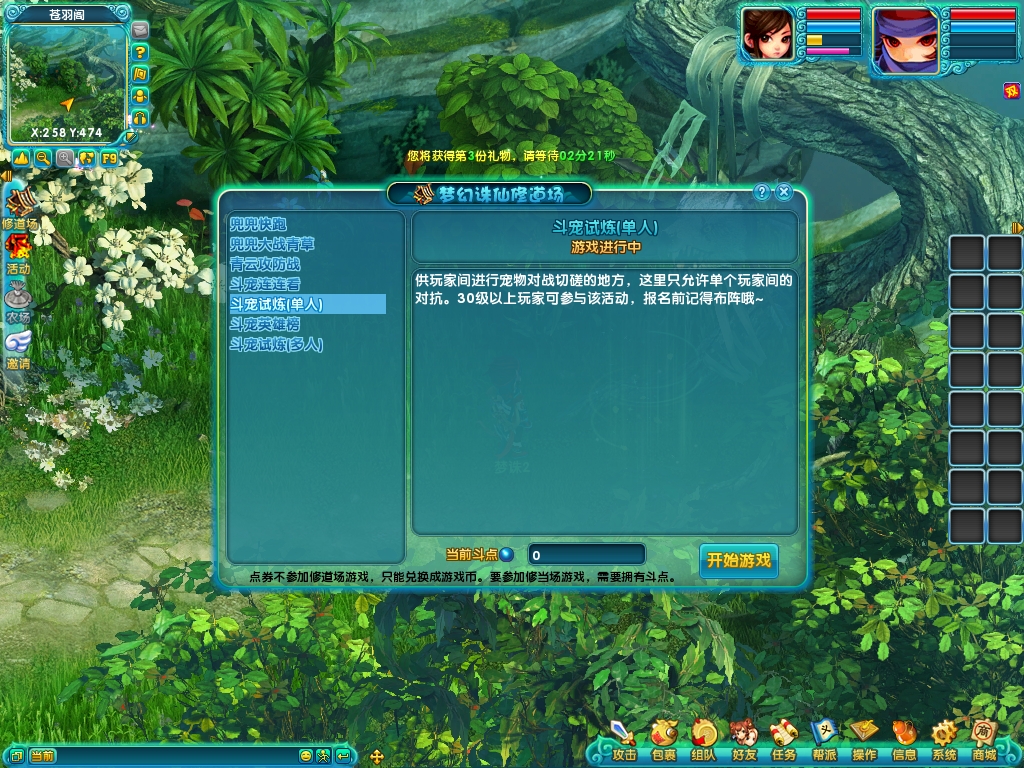The height and width of the screenshot is (768, 1024).
Task: Open the 帮派 guild panel
Action: (x=823, y=740)
